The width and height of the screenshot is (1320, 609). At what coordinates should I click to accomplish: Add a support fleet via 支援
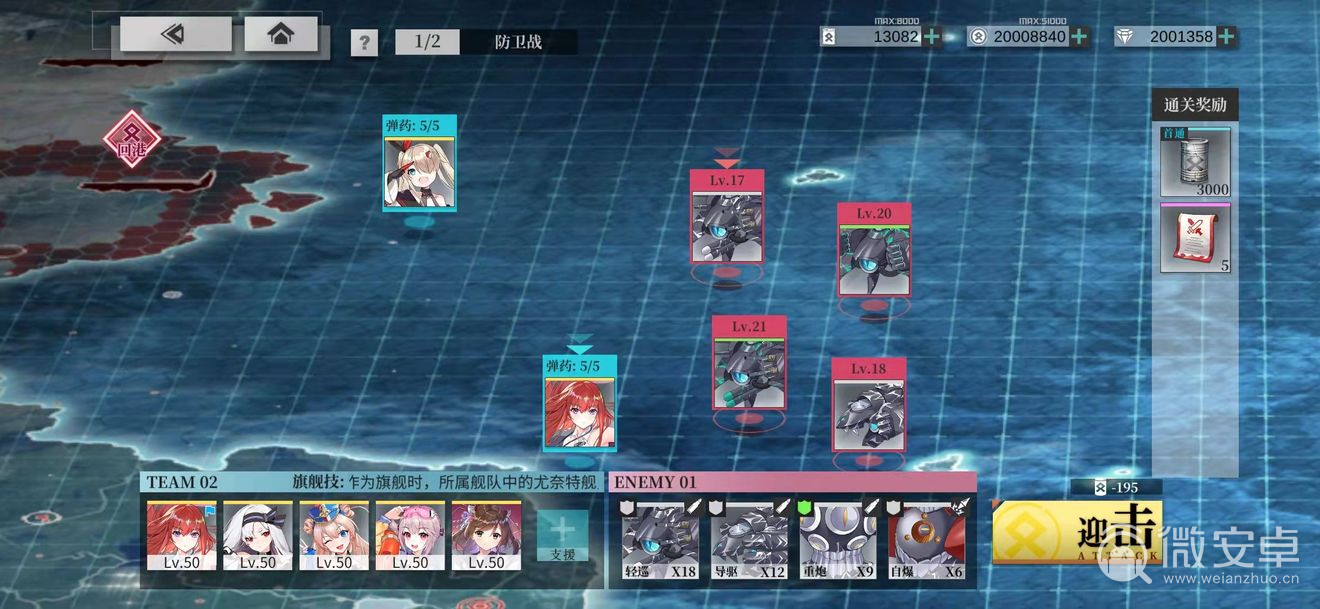tap(563, 535)
